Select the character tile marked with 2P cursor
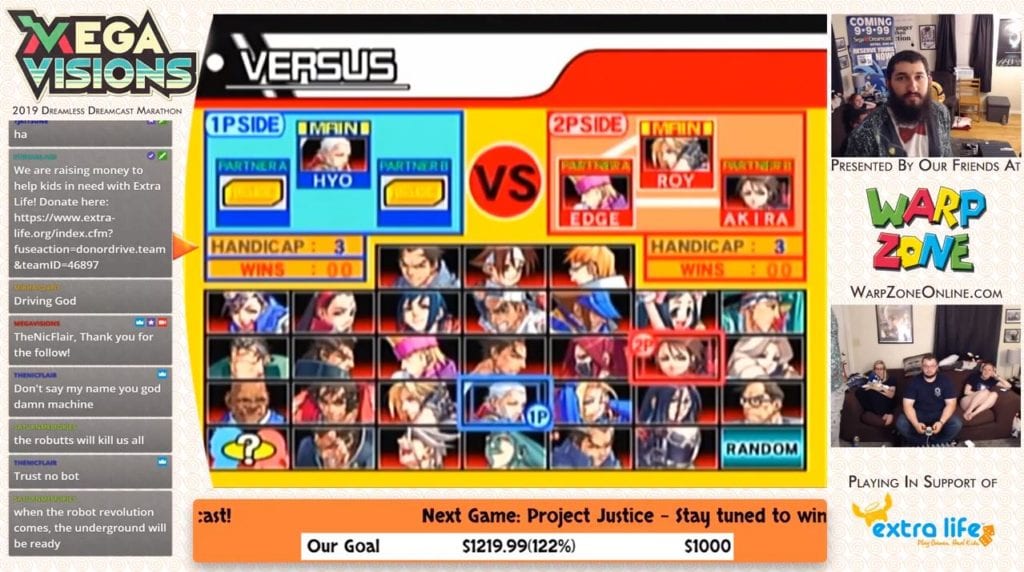Screen dimensions: 1024x572 tap(677, 357)
